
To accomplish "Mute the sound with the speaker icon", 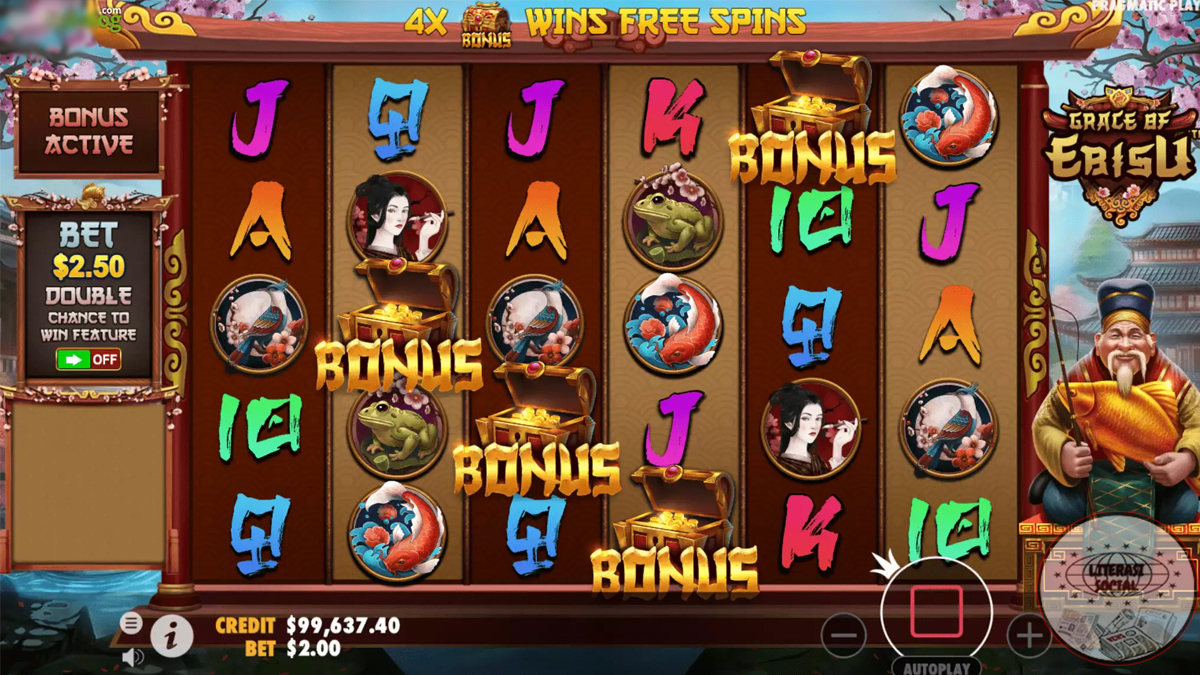I will pos(131,656).
